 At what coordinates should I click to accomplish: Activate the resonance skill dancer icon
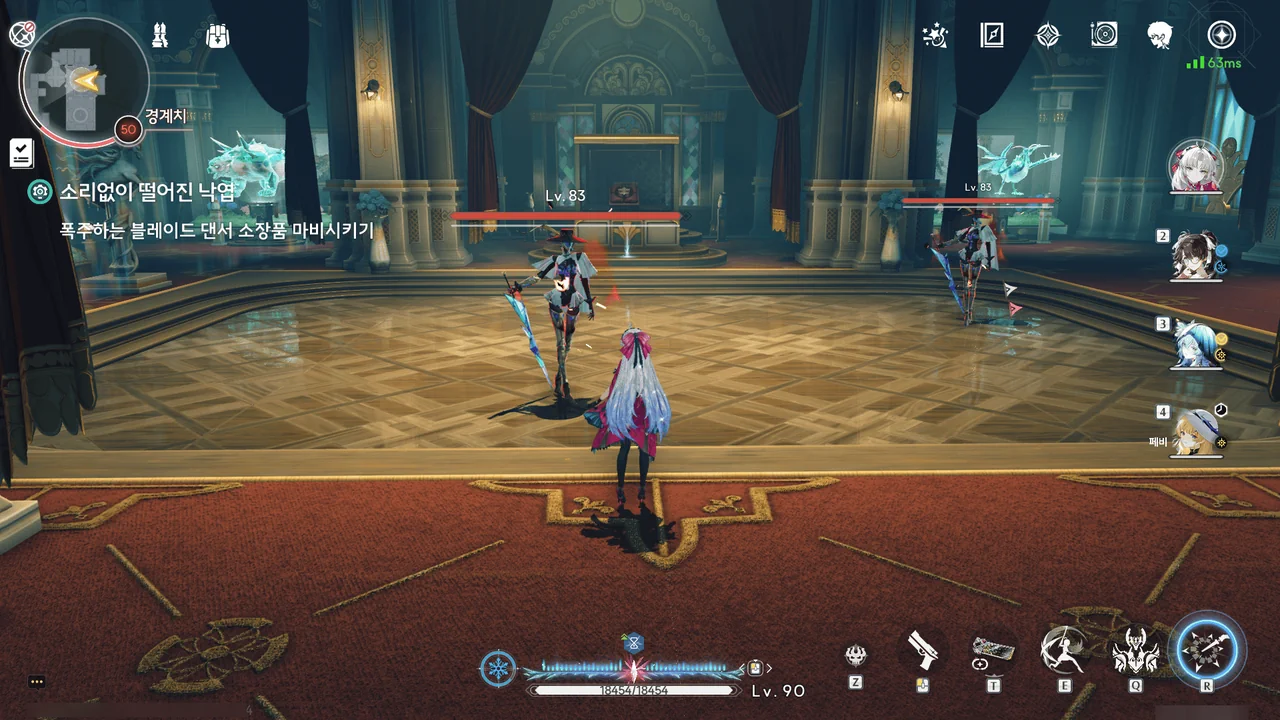point(1063,650)
